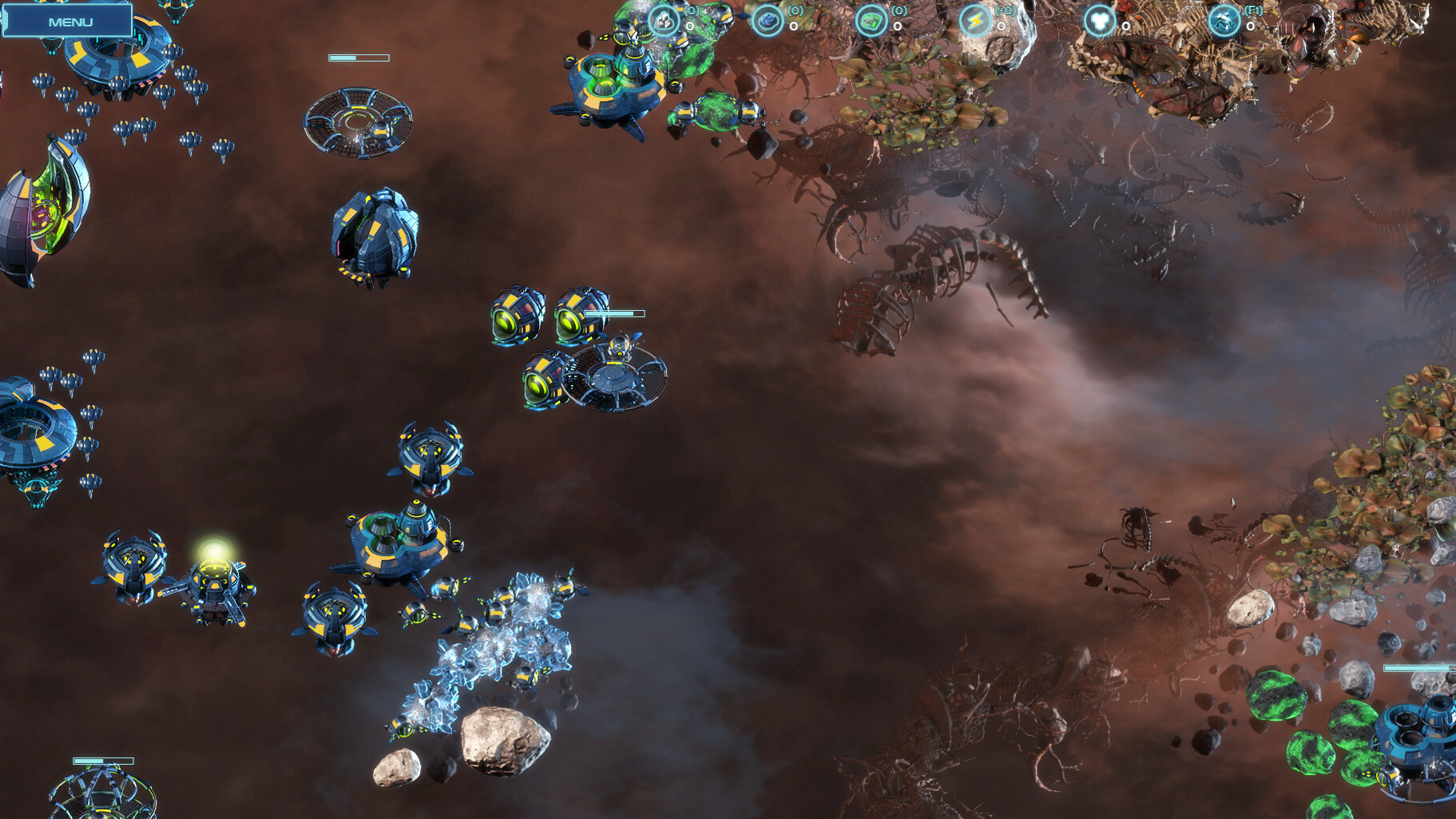This screenshot has width=1456, height=819.
Task: Click the blue crystal resource icon
Action: pos(768,20)
